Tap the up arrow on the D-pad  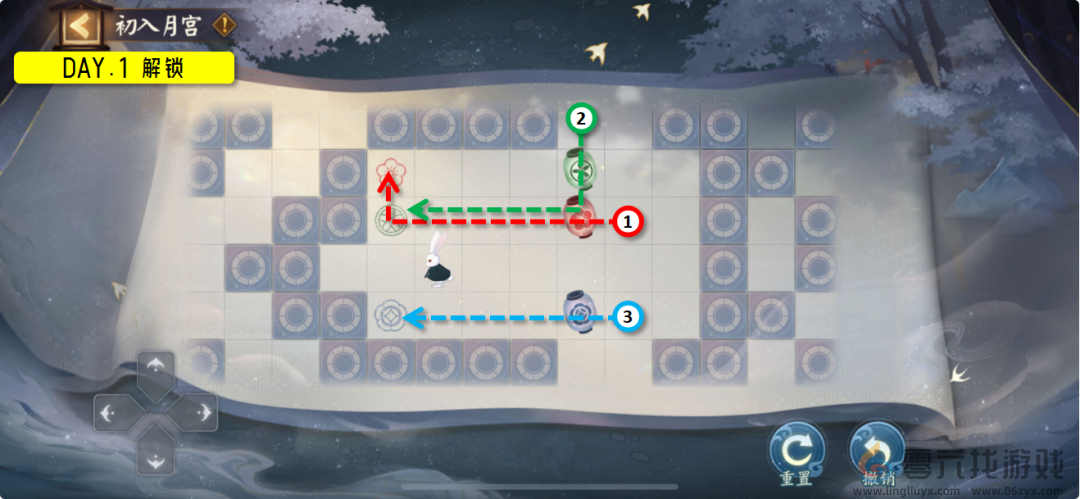click(154, 368)
